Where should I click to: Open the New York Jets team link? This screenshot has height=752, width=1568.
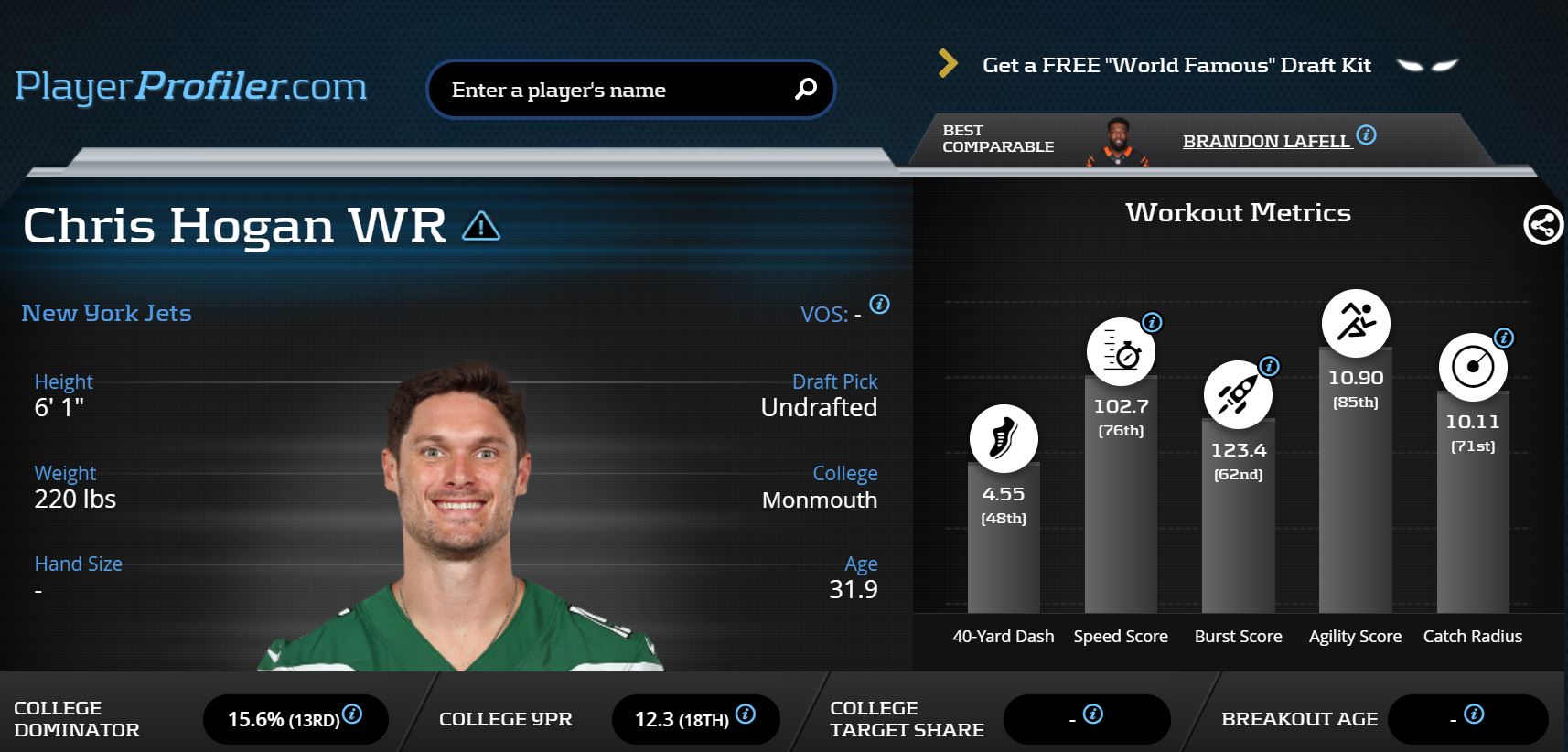tap(106, 313)
